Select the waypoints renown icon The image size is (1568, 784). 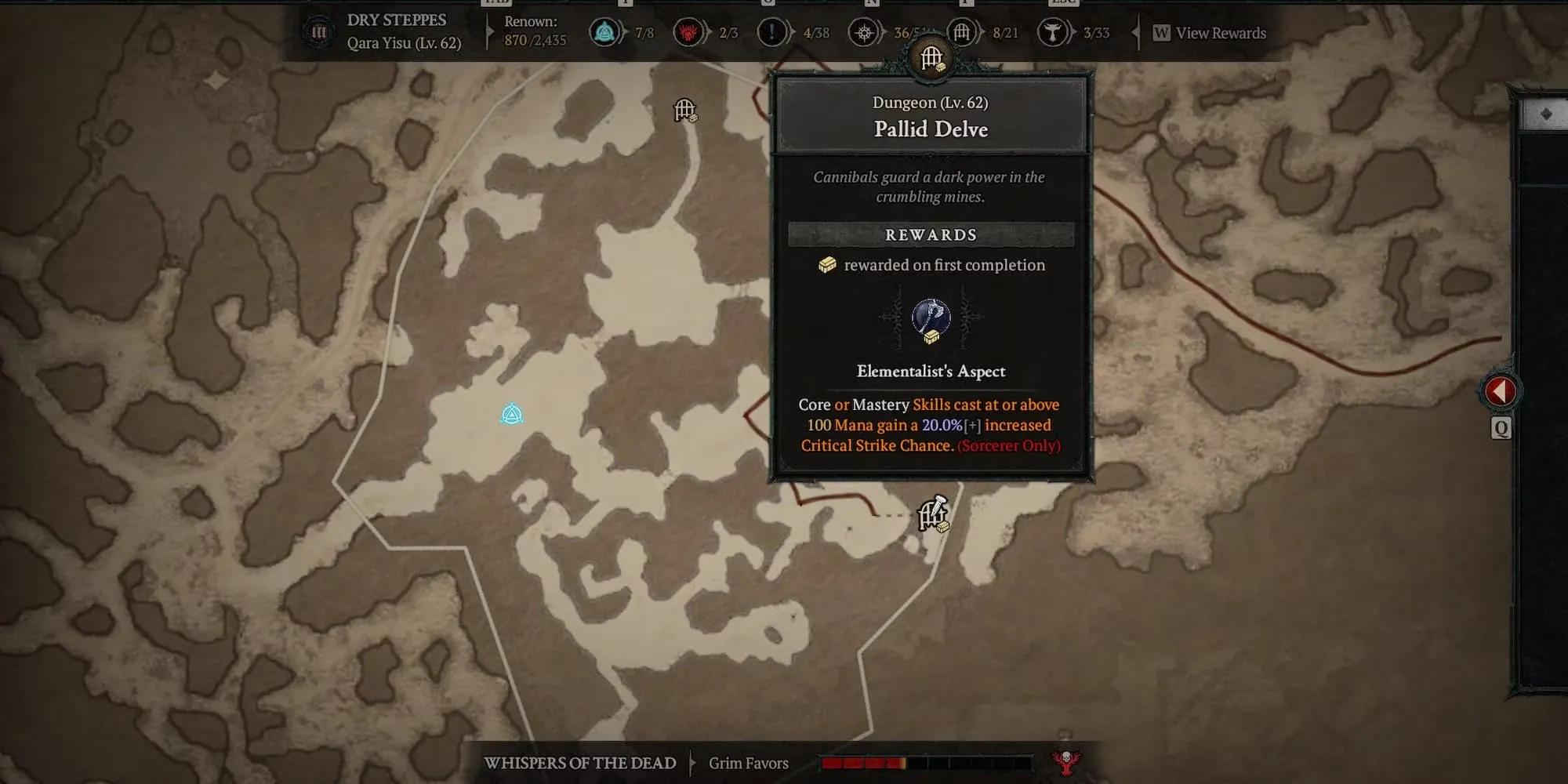pos(604,33)
